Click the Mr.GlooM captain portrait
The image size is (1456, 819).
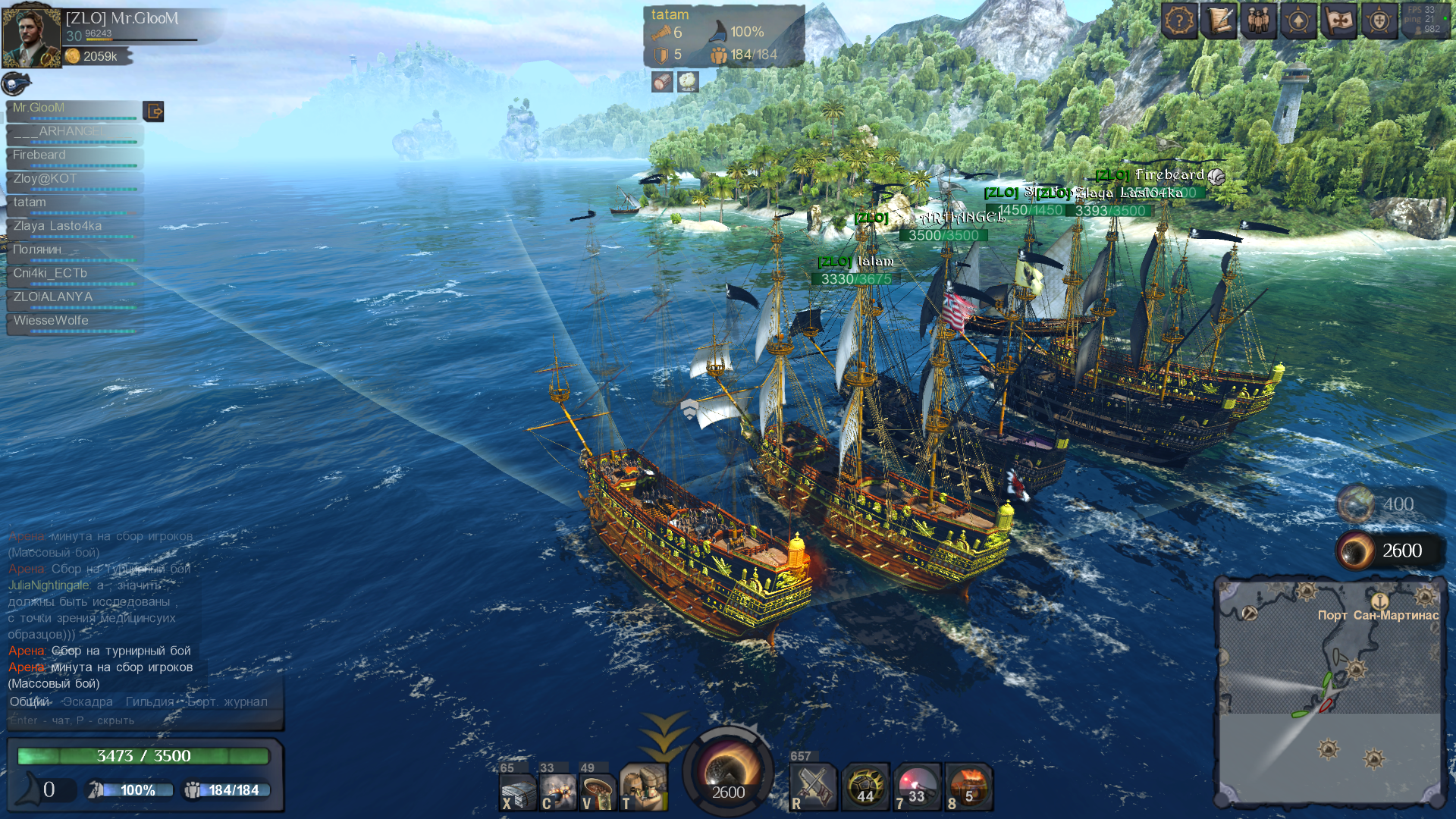point(31,36)
